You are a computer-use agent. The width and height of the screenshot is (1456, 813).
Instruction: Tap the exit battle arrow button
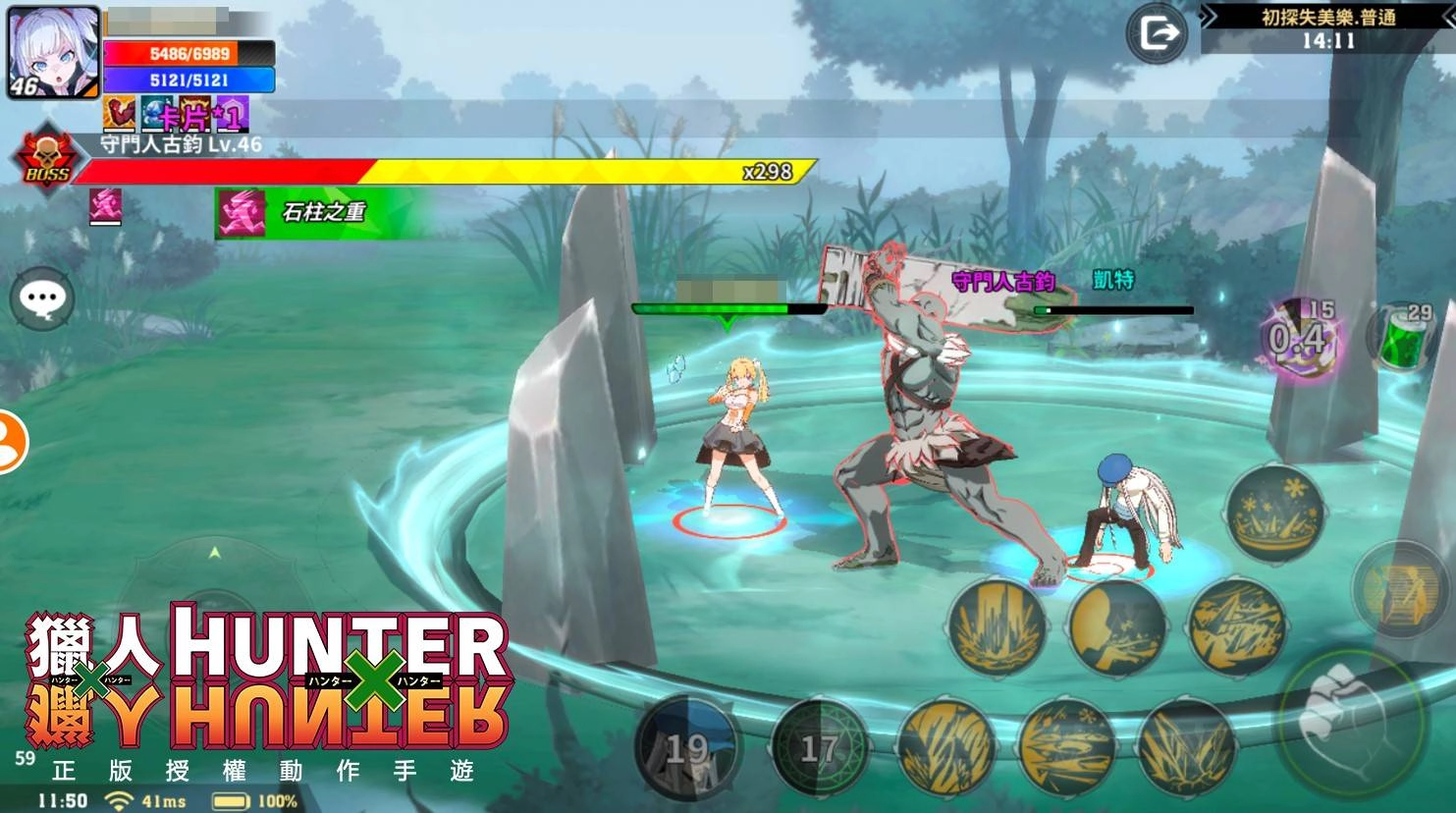[x=1157, y=32]
